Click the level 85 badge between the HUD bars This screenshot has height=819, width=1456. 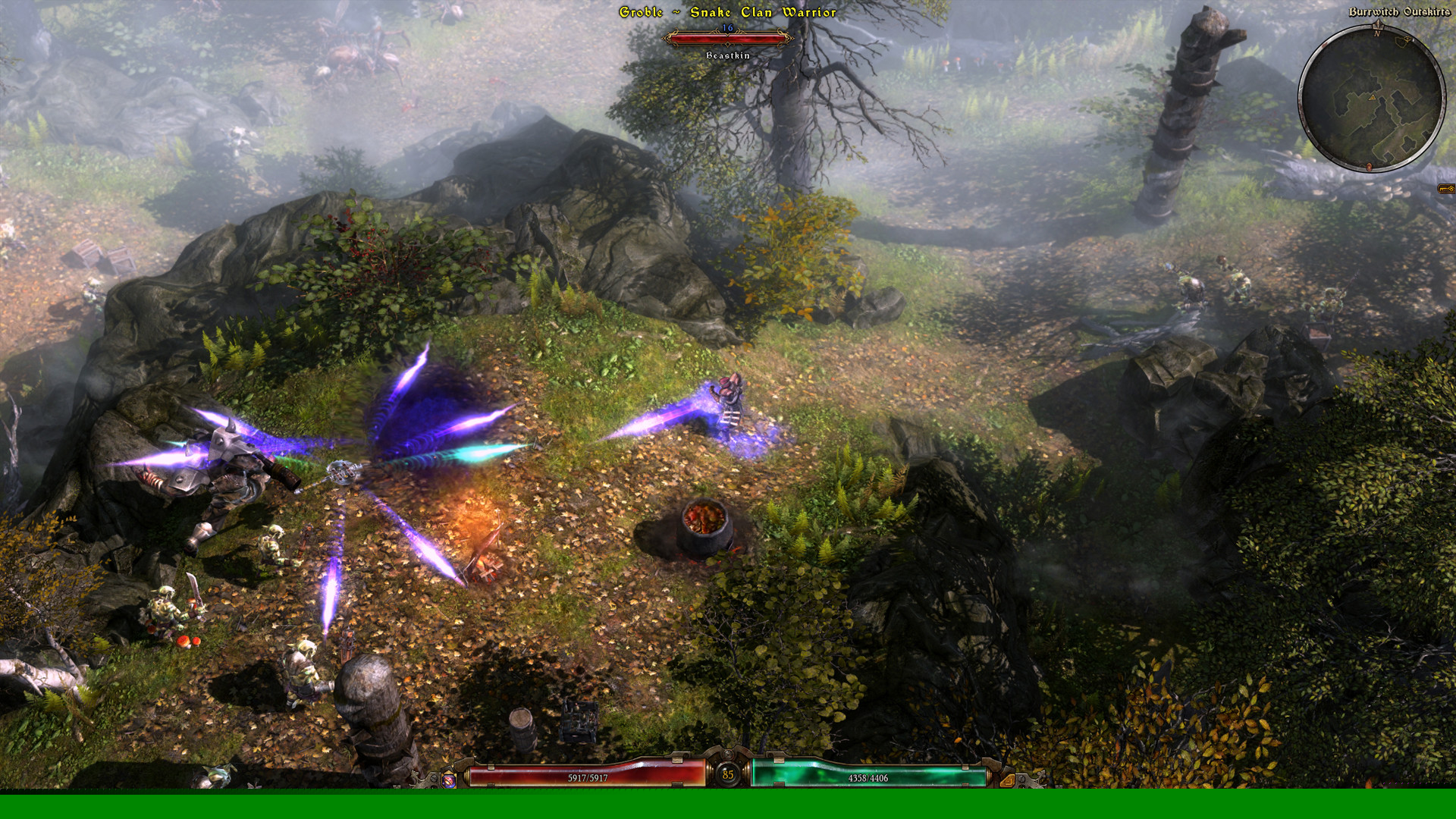click(x=726, y=774)
